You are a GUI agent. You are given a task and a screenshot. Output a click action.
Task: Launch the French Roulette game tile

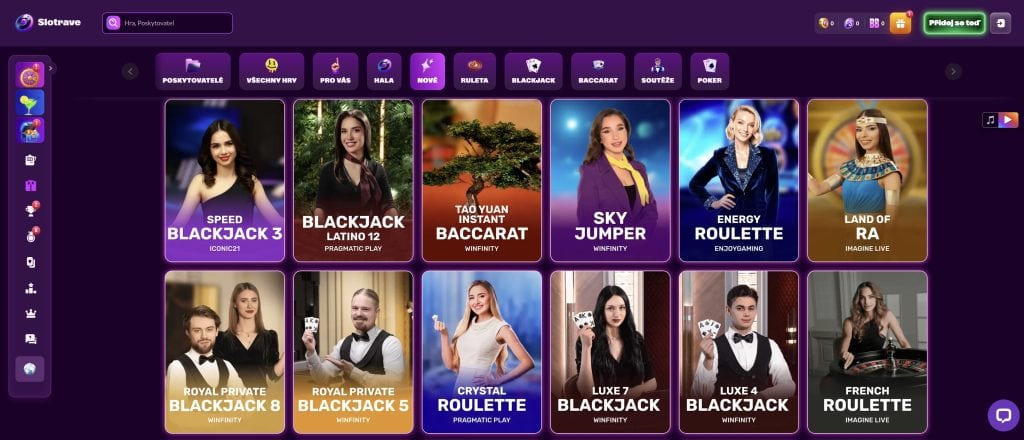[867, 352]
